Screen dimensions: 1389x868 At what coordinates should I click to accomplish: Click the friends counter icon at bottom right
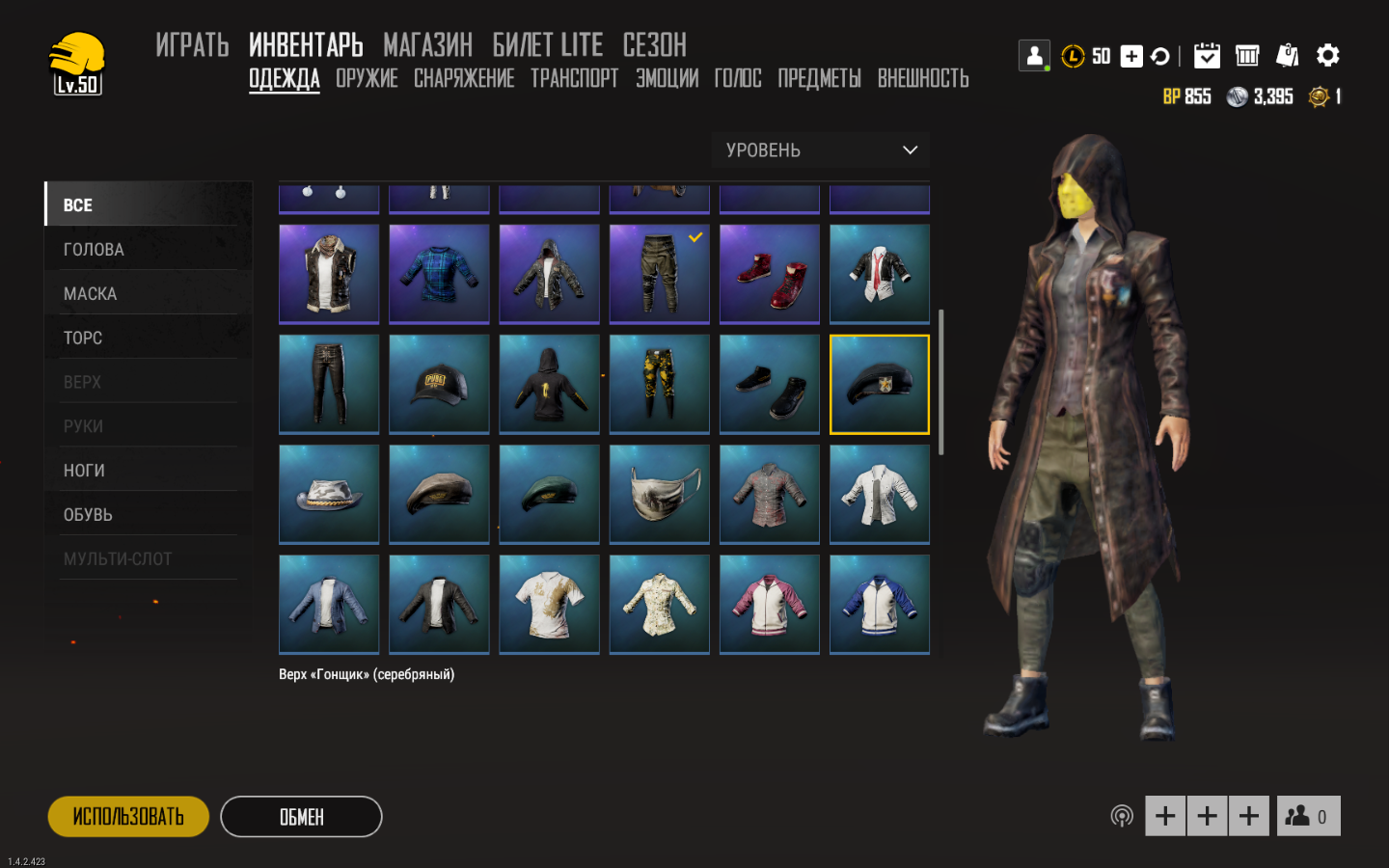[1308, 815]
